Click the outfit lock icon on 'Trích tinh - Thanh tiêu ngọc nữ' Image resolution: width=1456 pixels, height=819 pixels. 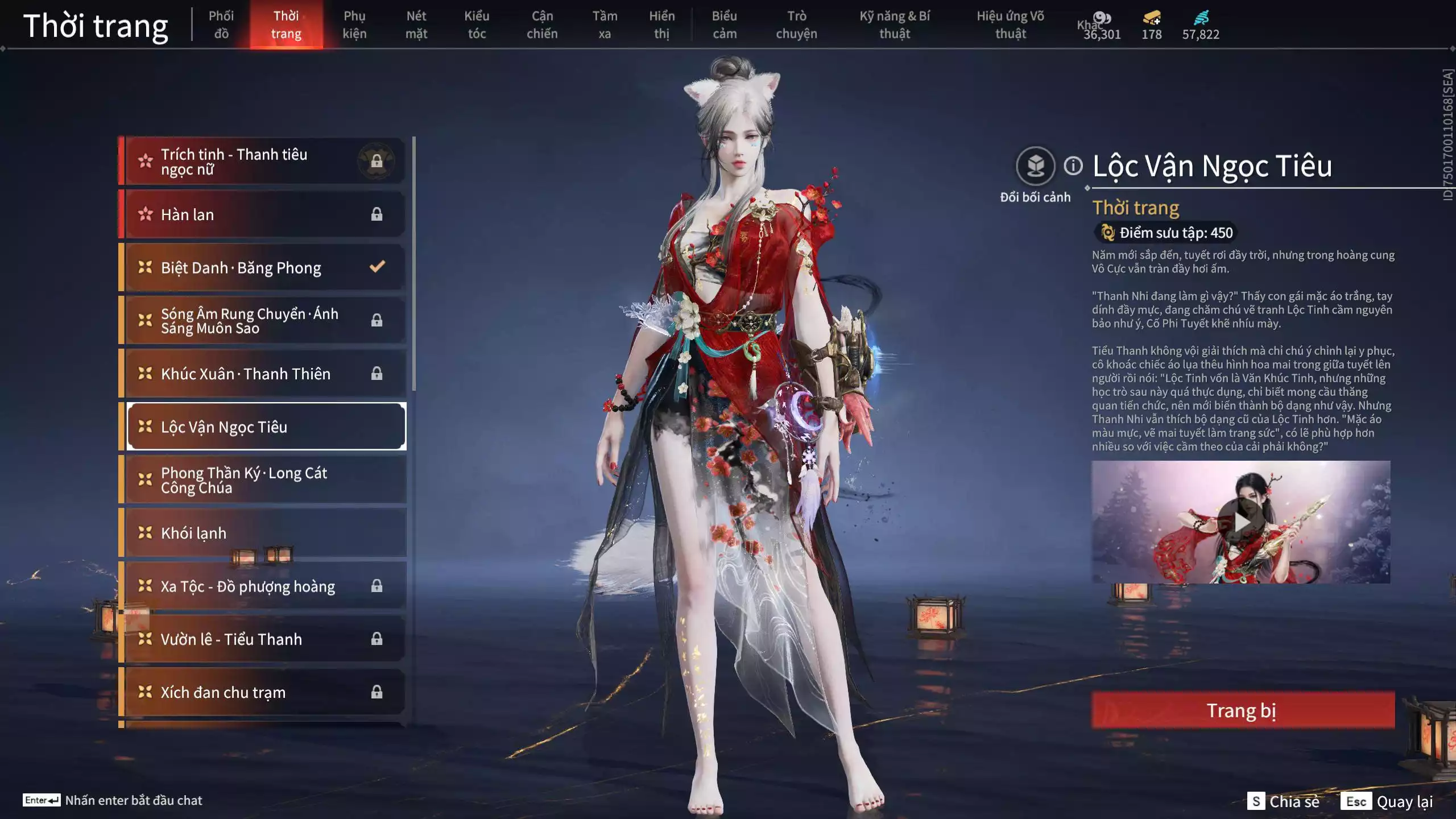coord(377,160)
